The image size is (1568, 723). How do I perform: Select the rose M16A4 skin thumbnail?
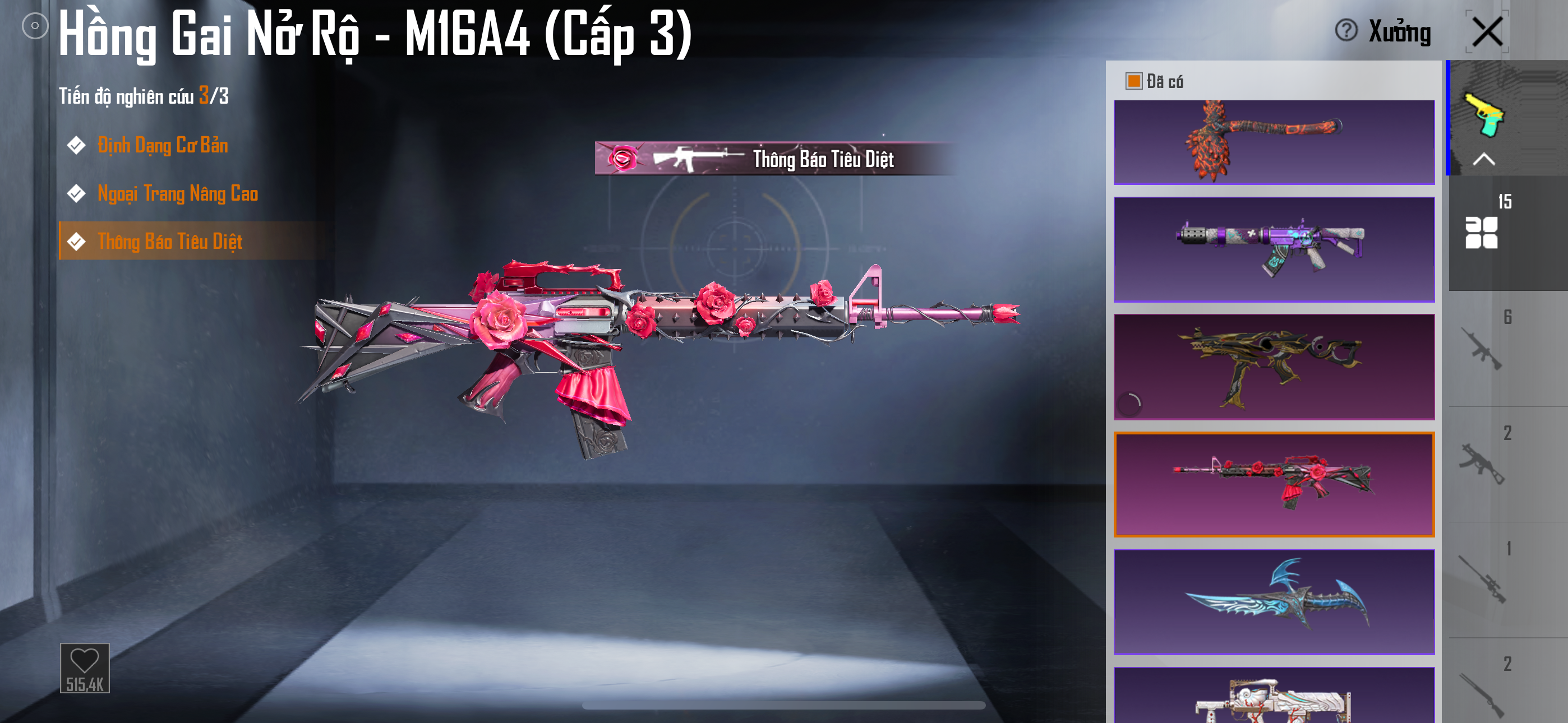point(1274,484)
